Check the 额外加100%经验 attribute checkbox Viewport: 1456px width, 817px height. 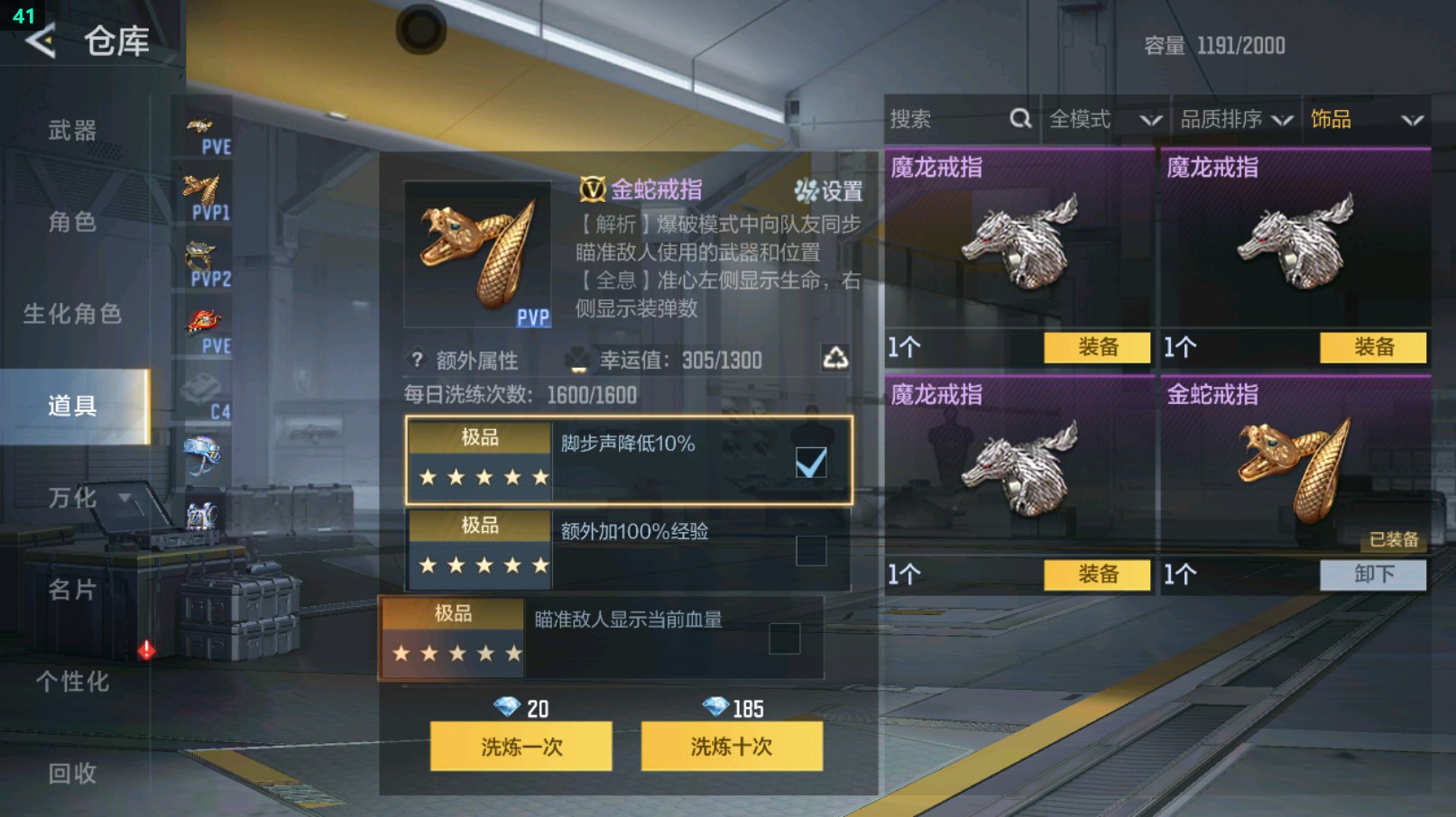[810, 551]
